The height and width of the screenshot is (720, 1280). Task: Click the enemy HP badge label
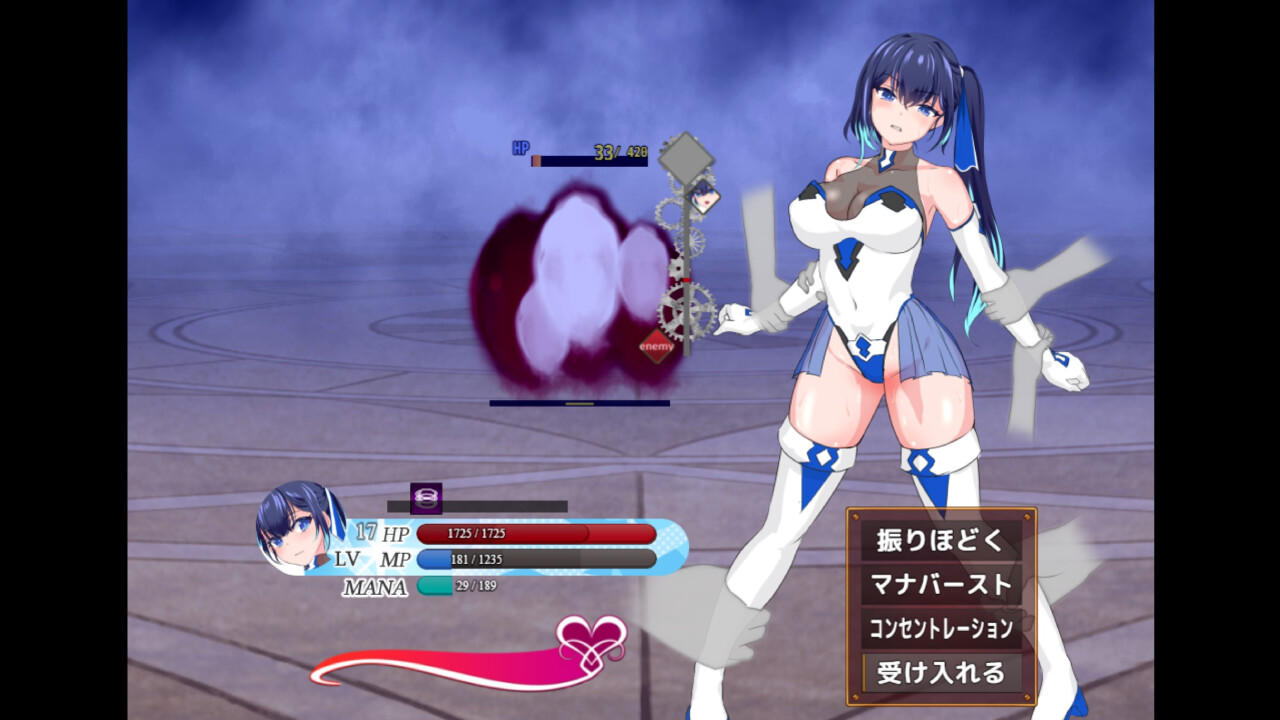point(520,145)
